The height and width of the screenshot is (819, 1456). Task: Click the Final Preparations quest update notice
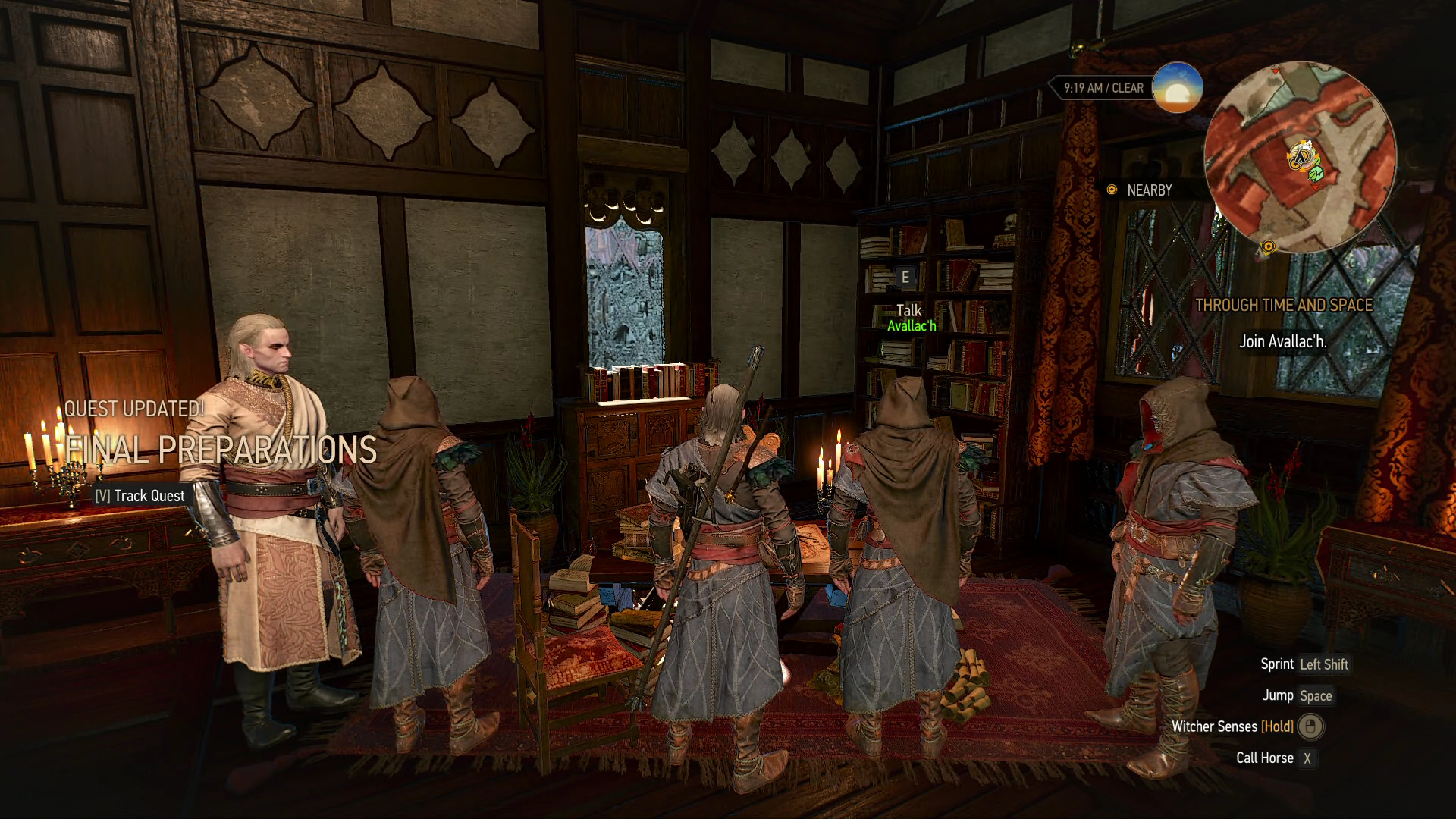[x=220, y=449]
